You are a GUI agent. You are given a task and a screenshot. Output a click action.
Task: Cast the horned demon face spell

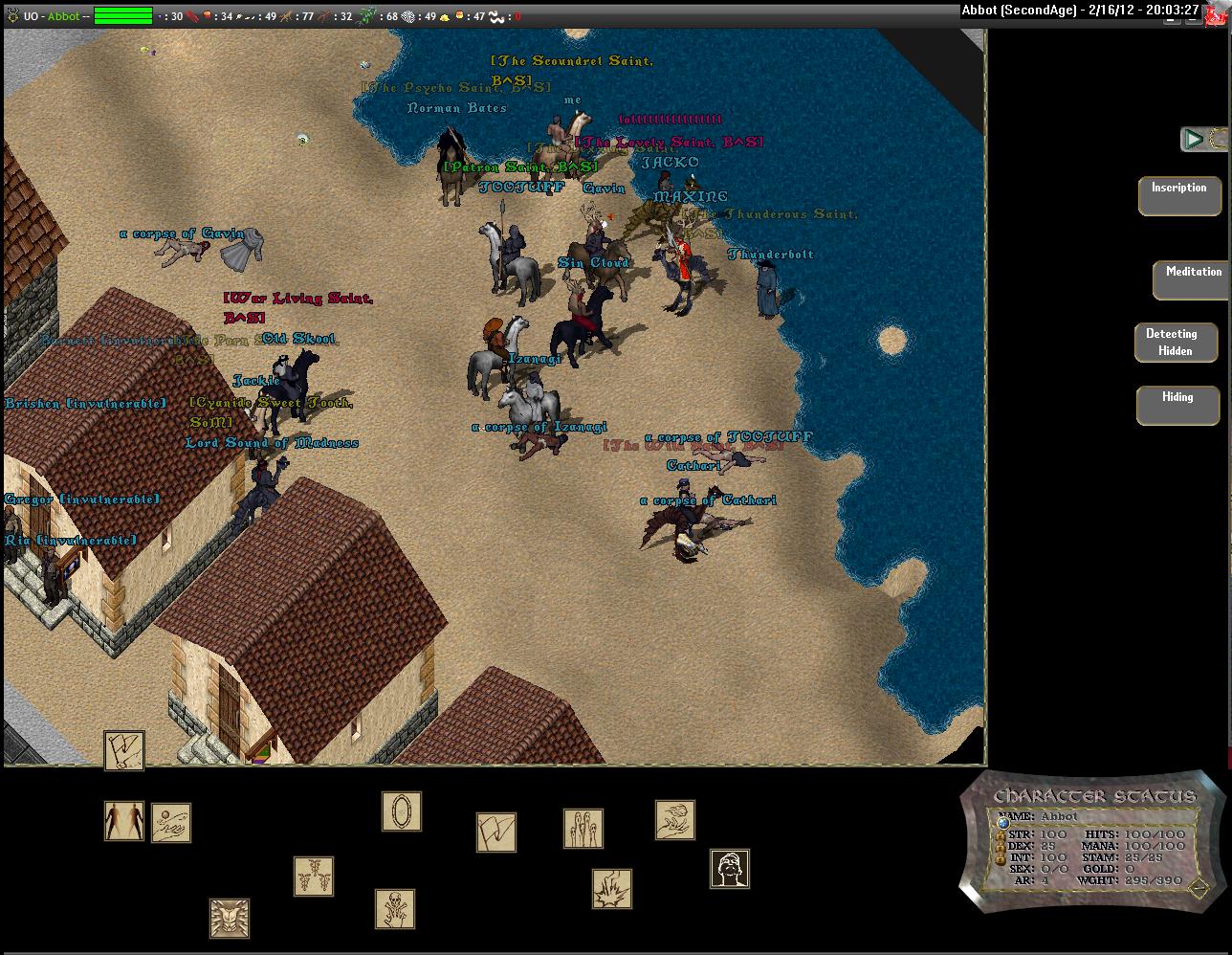point(230,919)
